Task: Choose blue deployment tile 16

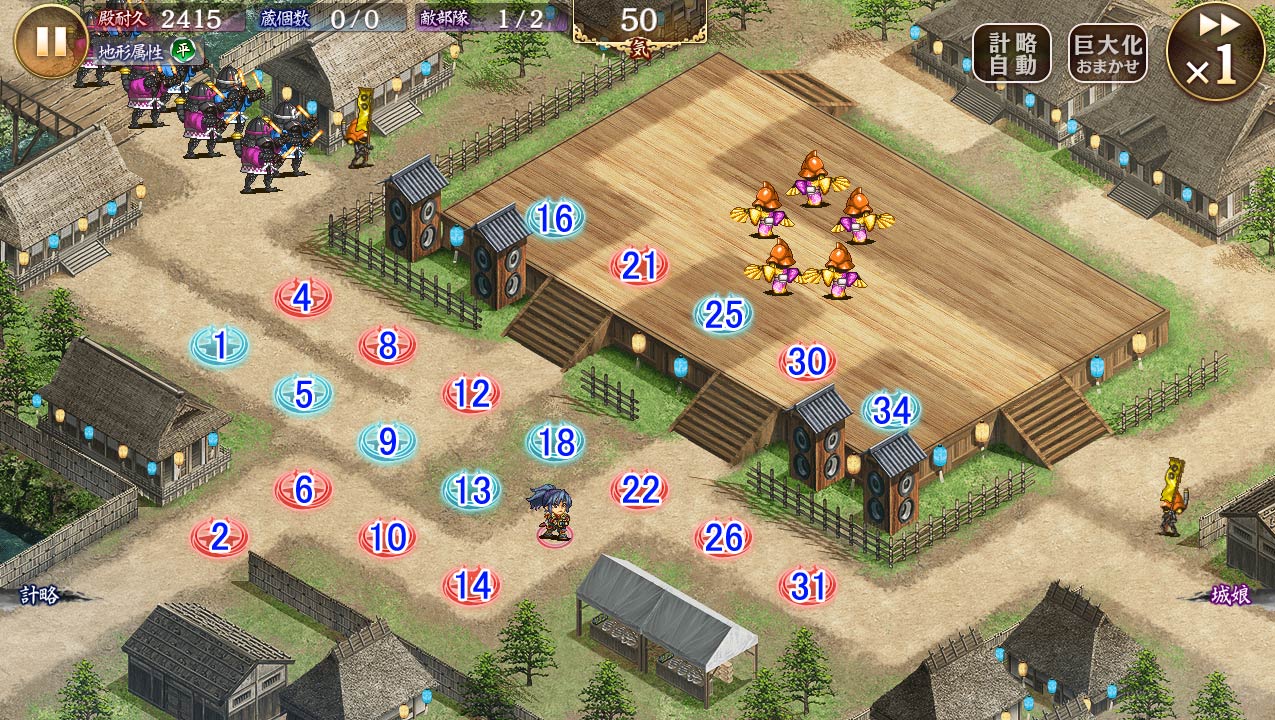Action: coord(555,219)
